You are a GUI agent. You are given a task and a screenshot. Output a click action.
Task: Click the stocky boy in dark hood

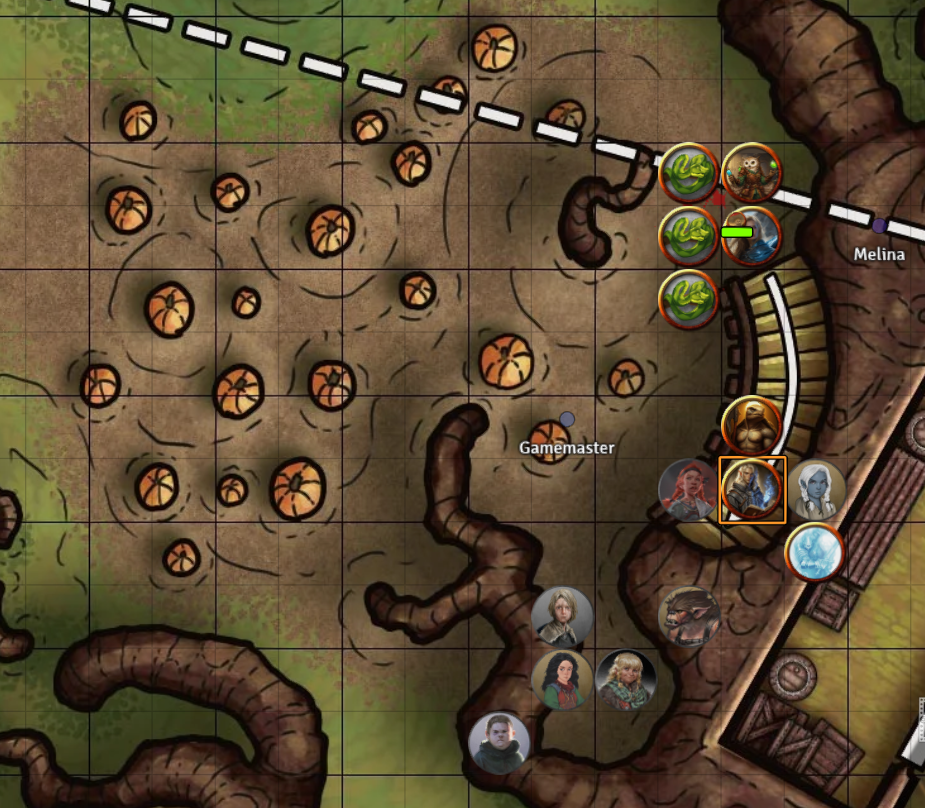pos(499,743)
